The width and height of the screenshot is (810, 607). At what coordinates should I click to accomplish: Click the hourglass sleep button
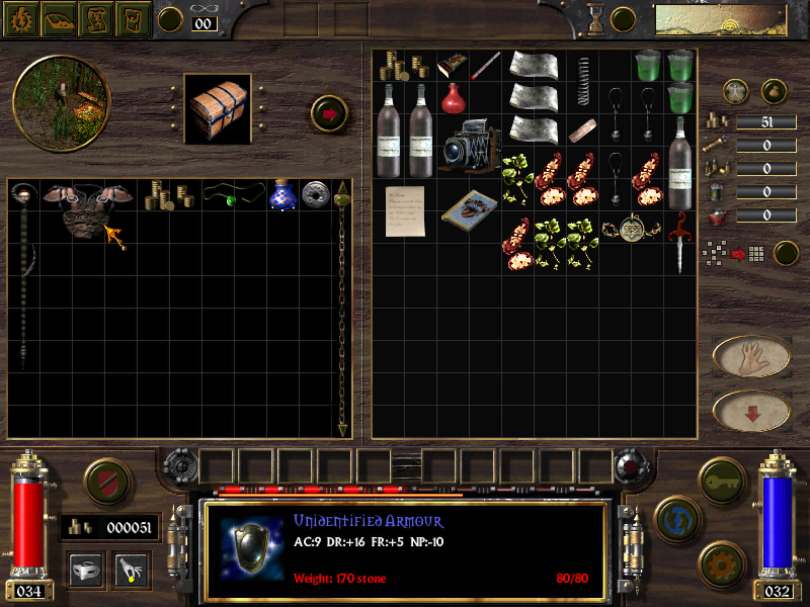[596, 18]
